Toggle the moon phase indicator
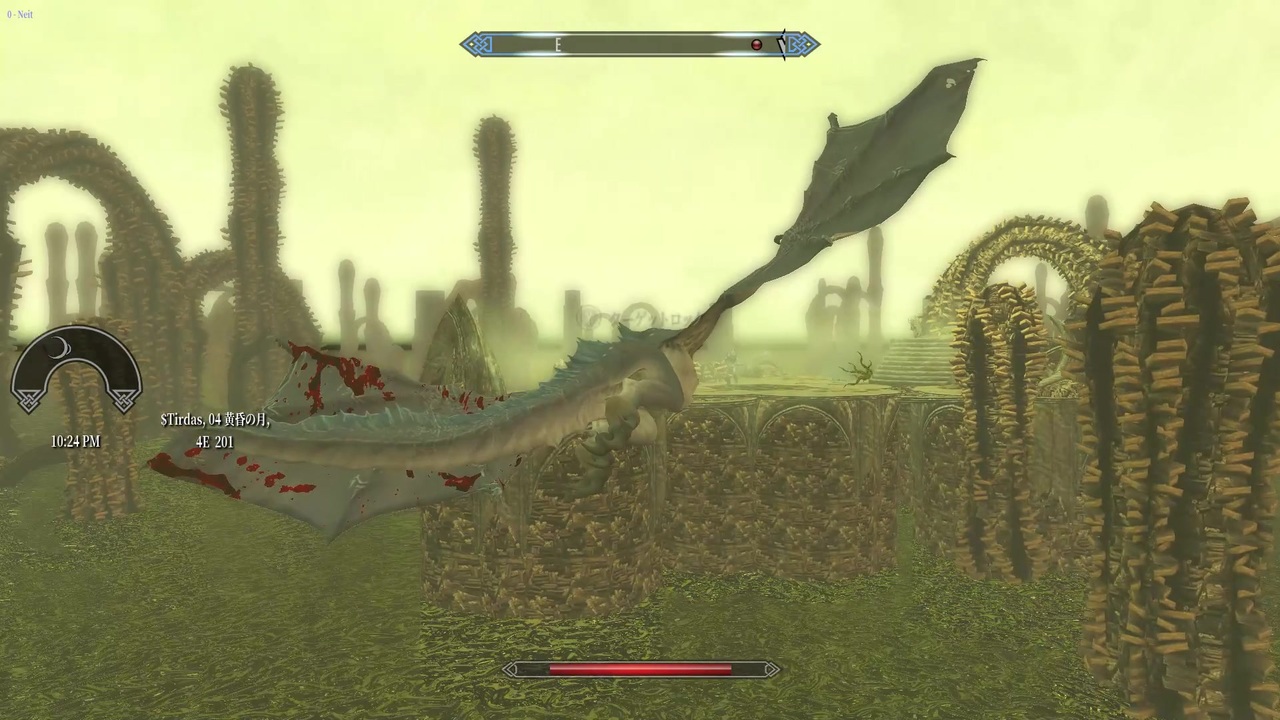 coord(58,349)
